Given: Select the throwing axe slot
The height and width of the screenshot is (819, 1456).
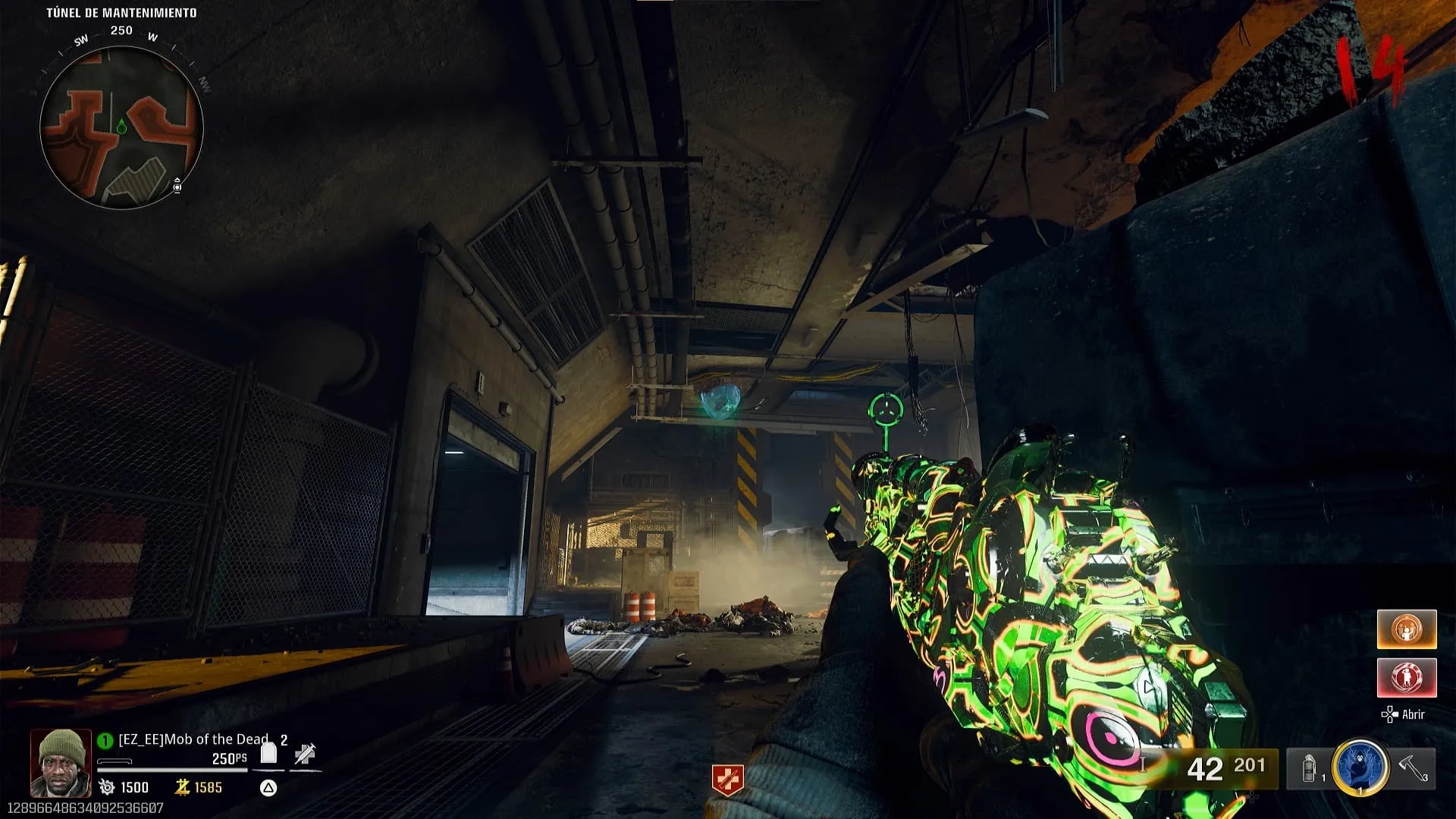Looking at the screenshot, I should click(1414, 767).
